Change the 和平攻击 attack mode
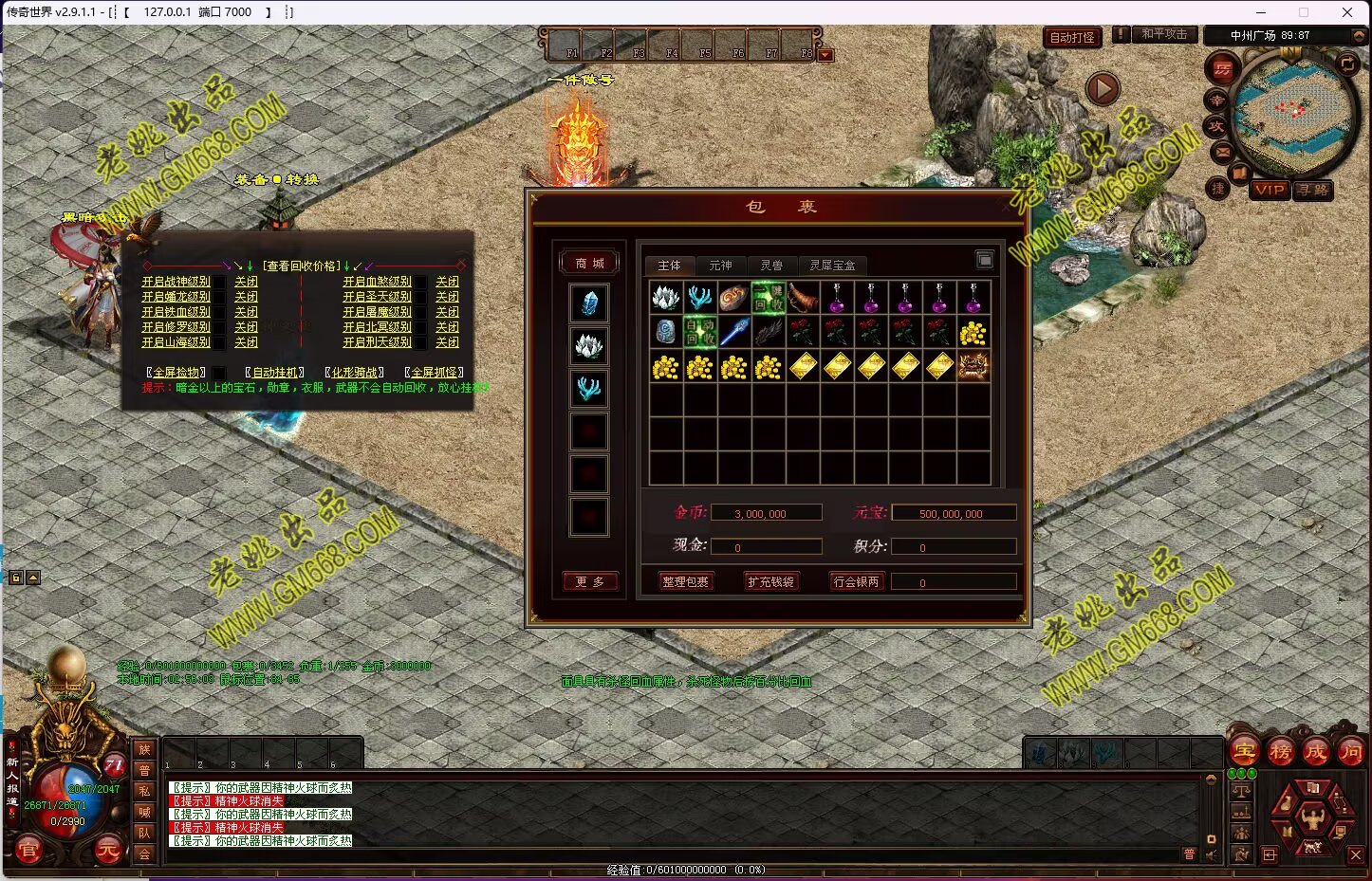Image resolution: width=1372 pixels, height=881 pixels. pos(1163,34)
